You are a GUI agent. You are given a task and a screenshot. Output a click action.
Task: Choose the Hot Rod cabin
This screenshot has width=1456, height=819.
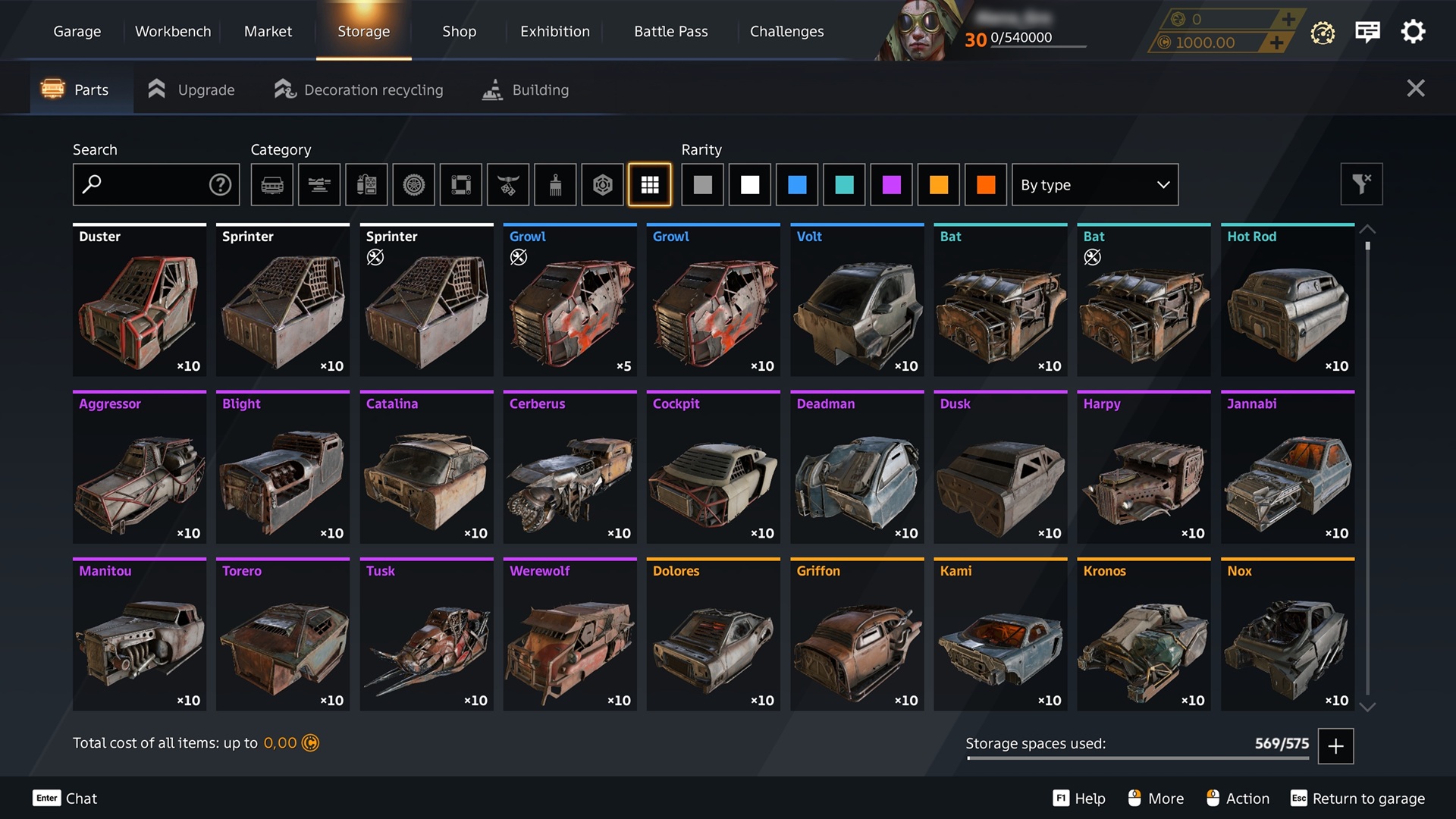pyautogui.click(x=1287, y=300)
